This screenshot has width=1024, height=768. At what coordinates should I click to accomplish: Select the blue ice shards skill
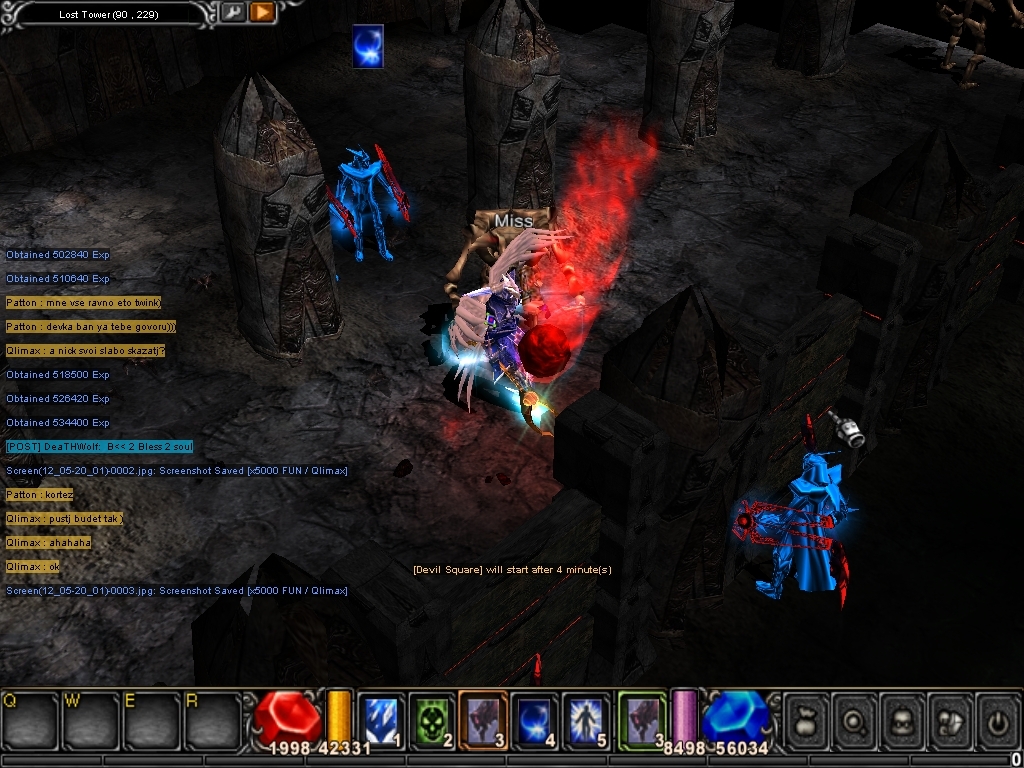point(380,719)
